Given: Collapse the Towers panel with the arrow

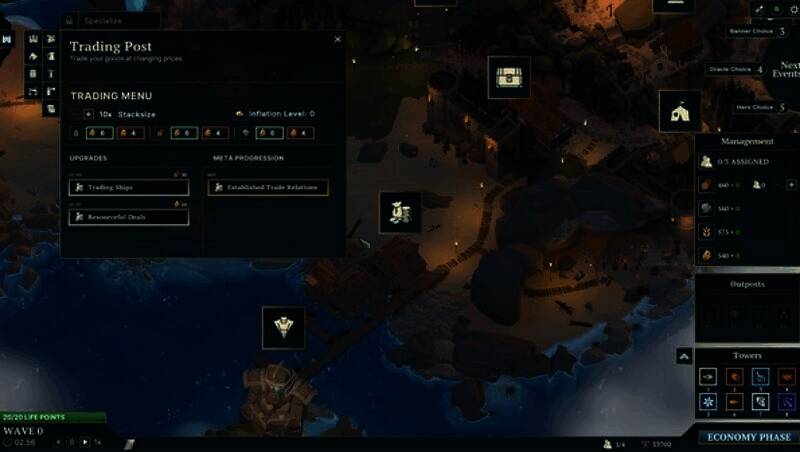Looking at the screenshot, I should pyautogui.click(x=684, y=356).
